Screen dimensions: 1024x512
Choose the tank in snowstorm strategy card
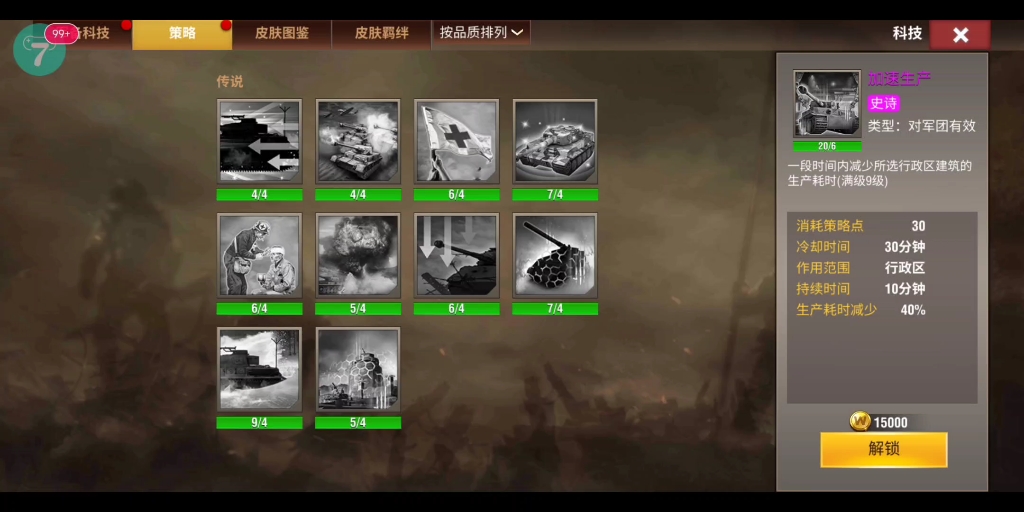pyautogui.click(x=260, y=368)
